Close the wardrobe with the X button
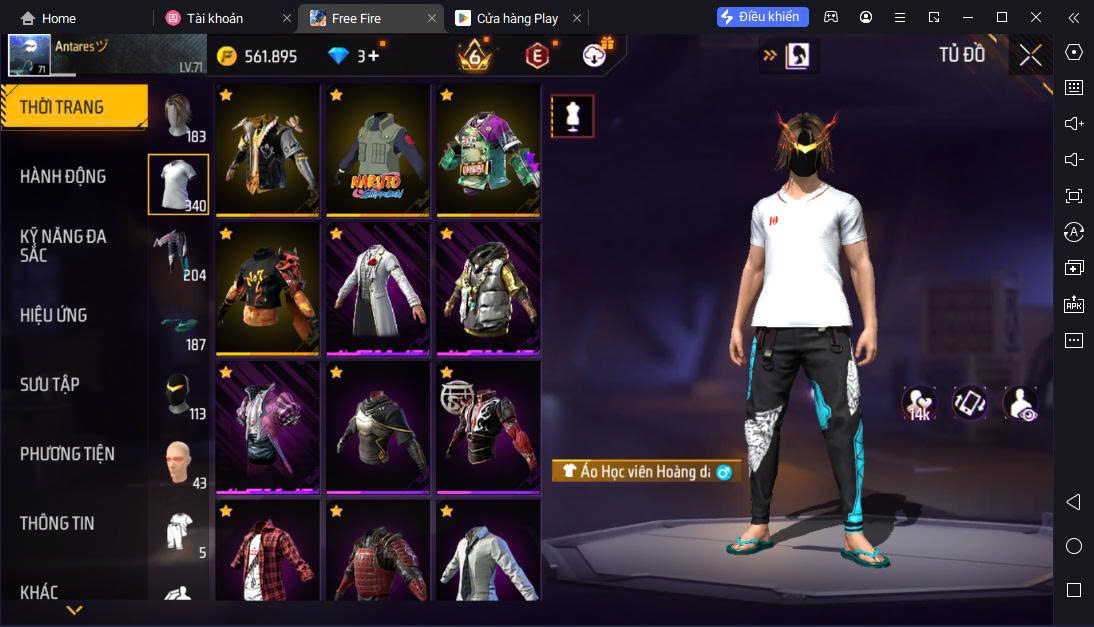This screenshot has height=627, width=1094. [x=1030, y=55]
